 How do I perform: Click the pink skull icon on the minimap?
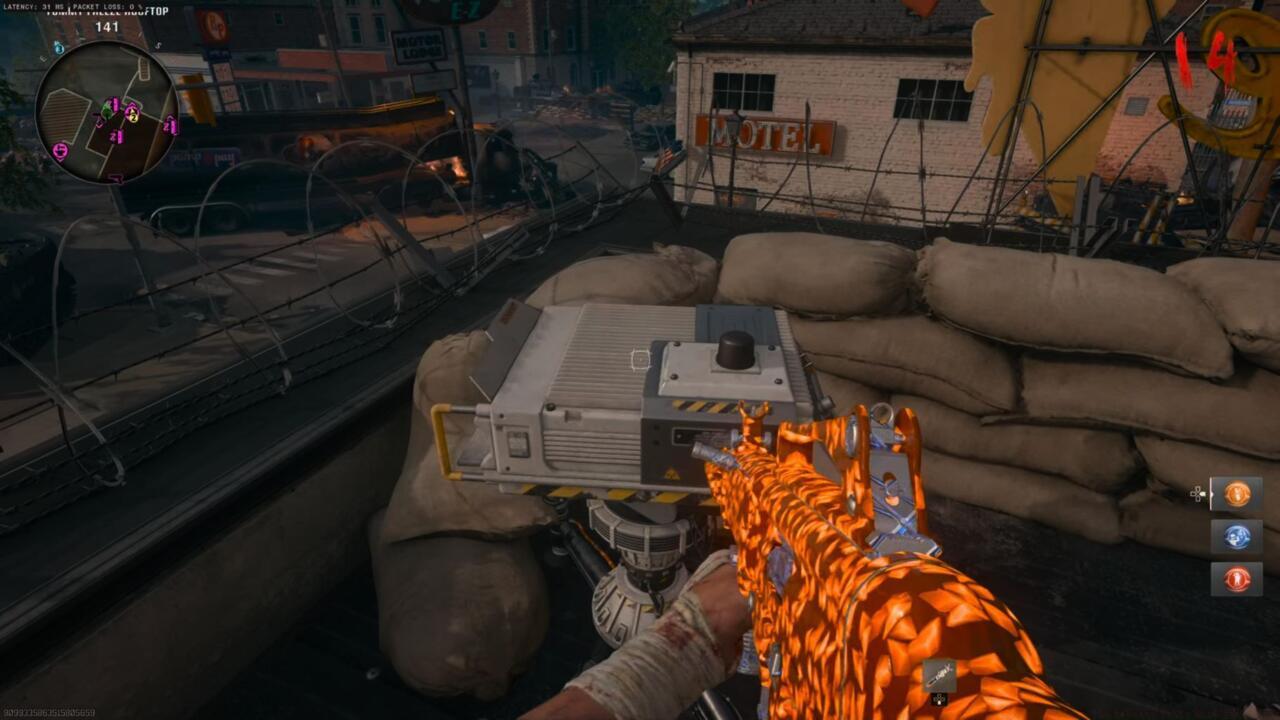pos(60,150)
